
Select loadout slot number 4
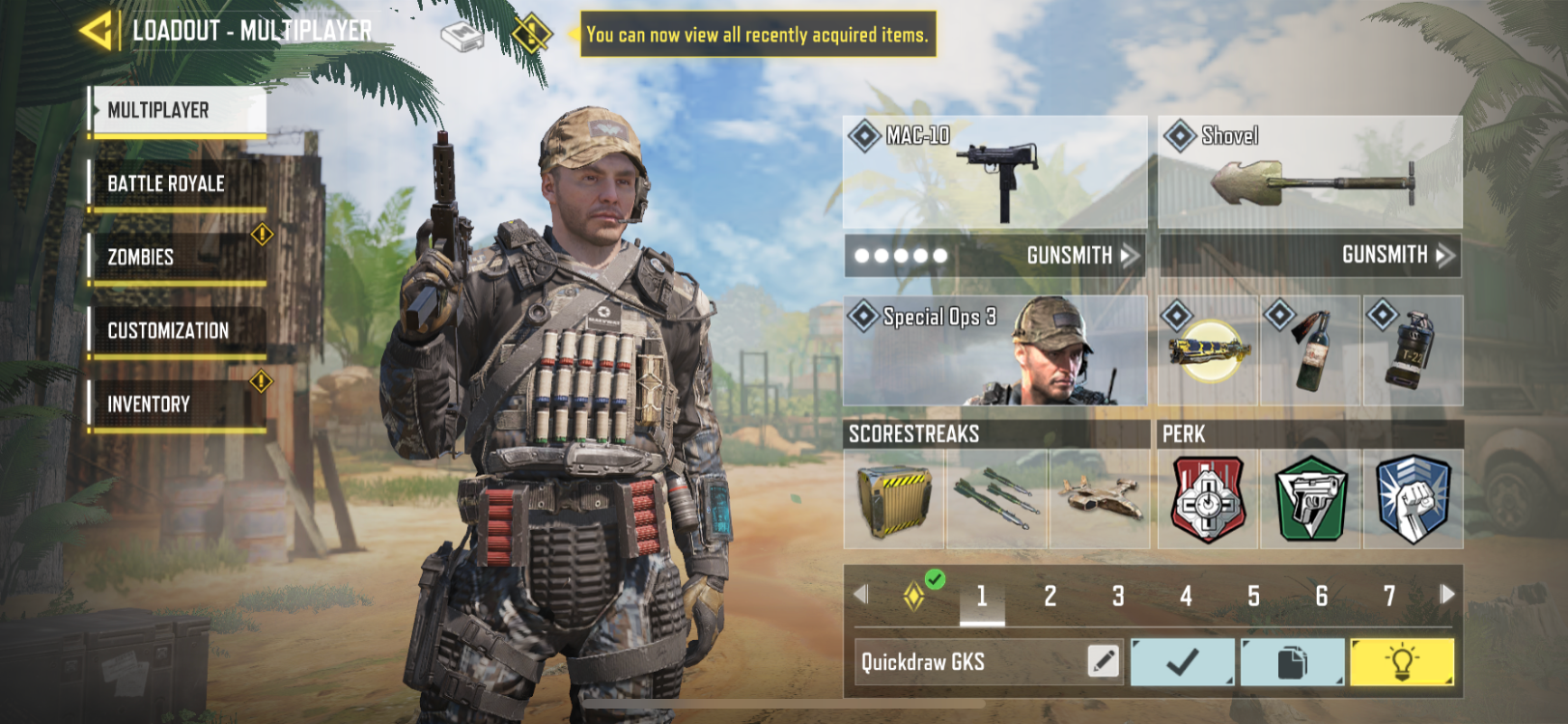(x=1187, y=597)
